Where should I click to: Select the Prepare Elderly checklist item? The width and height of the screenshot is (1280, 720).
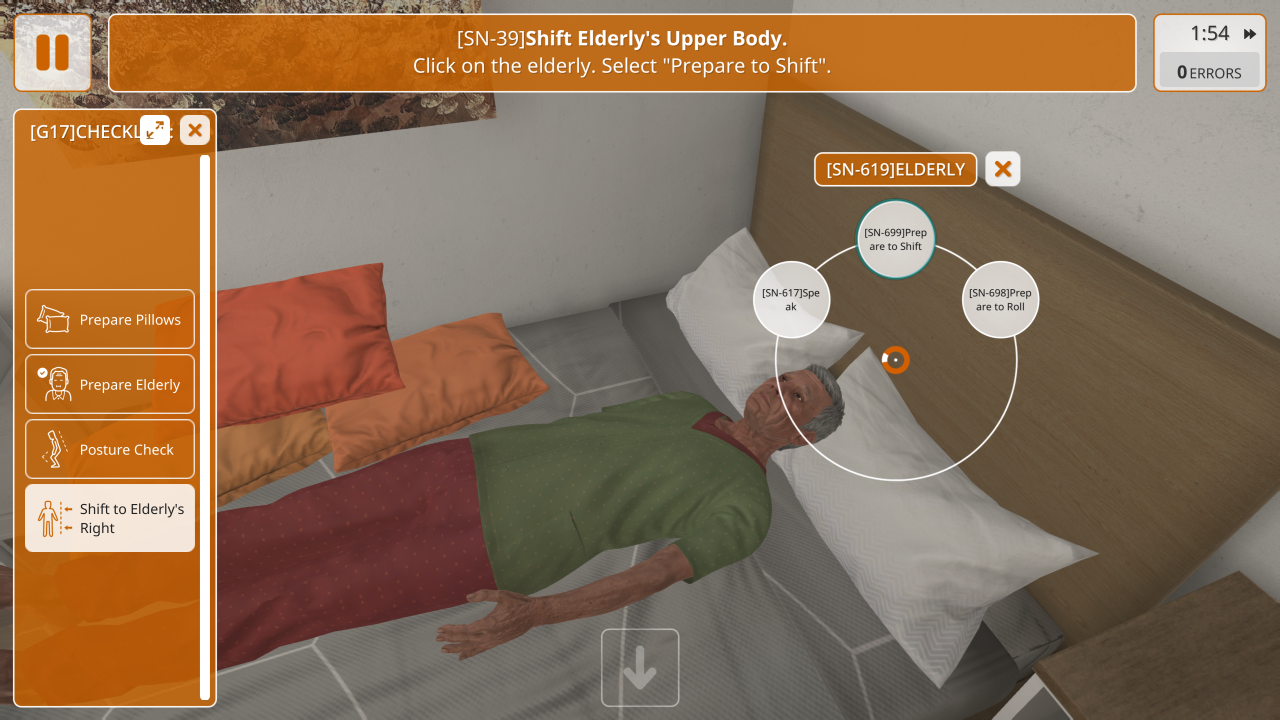(110, 385)
